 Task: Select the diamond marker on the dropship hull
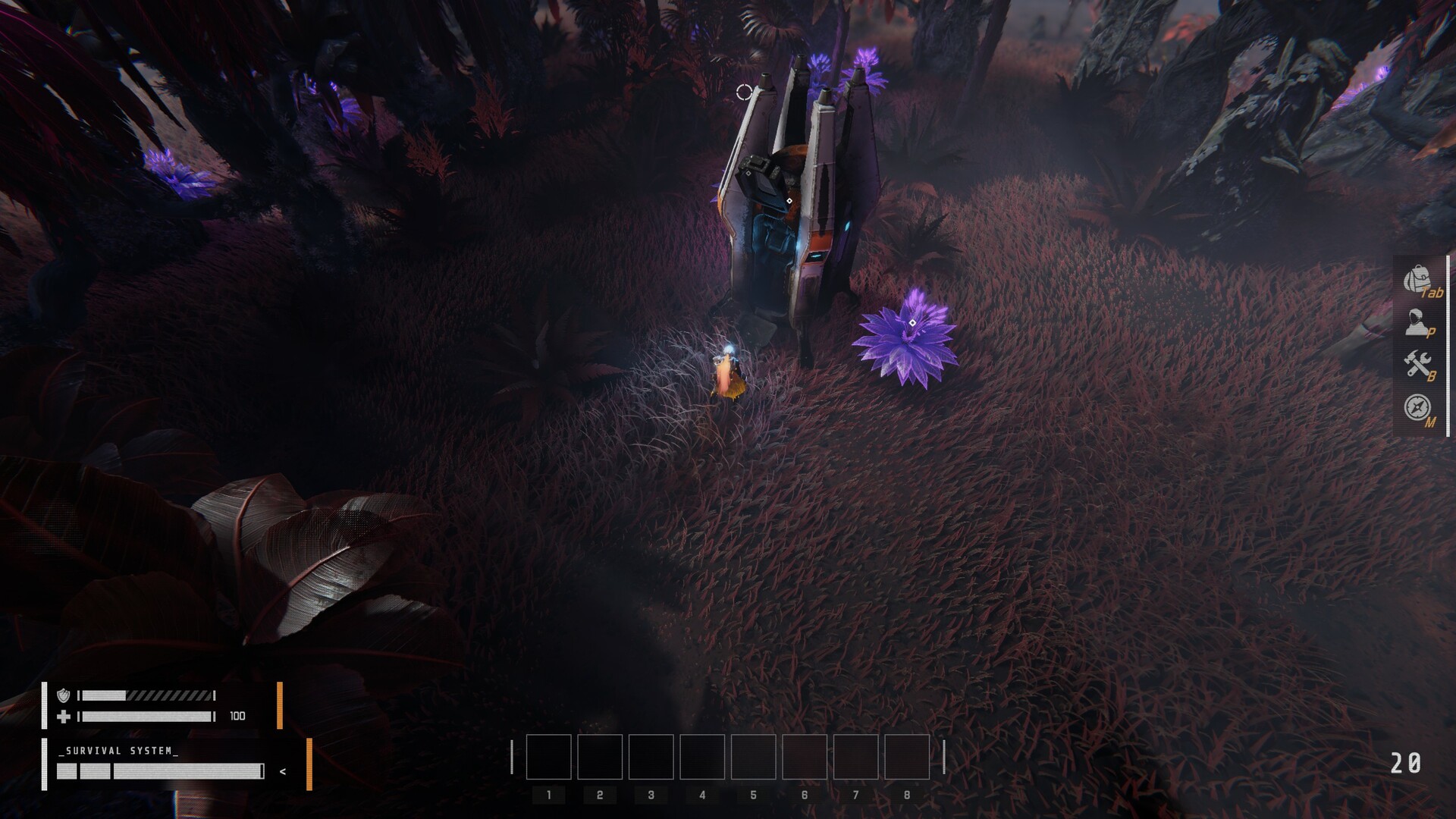tap(789, 200)
